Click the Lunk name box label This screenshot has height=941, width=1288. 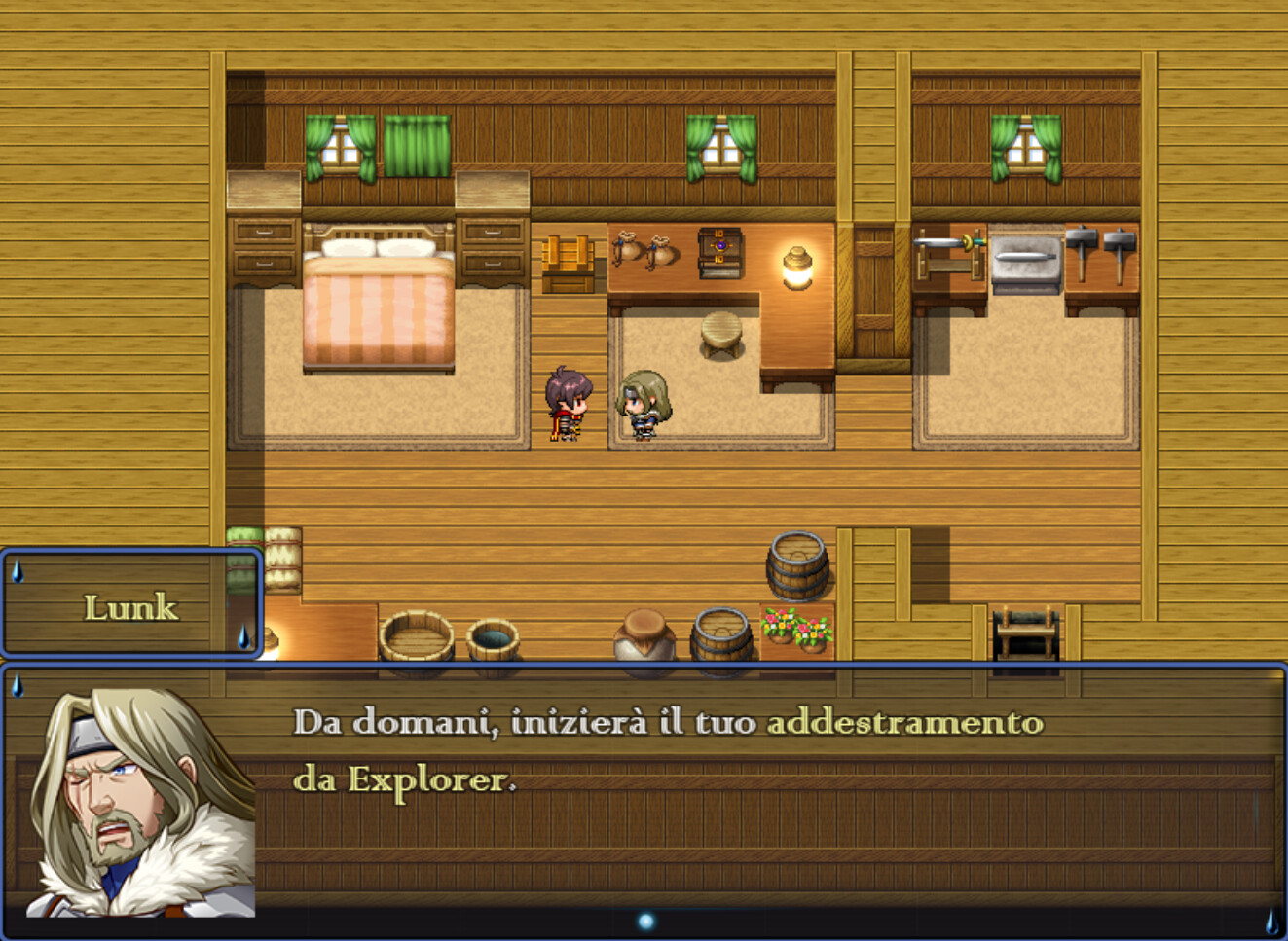pos(132,607)
